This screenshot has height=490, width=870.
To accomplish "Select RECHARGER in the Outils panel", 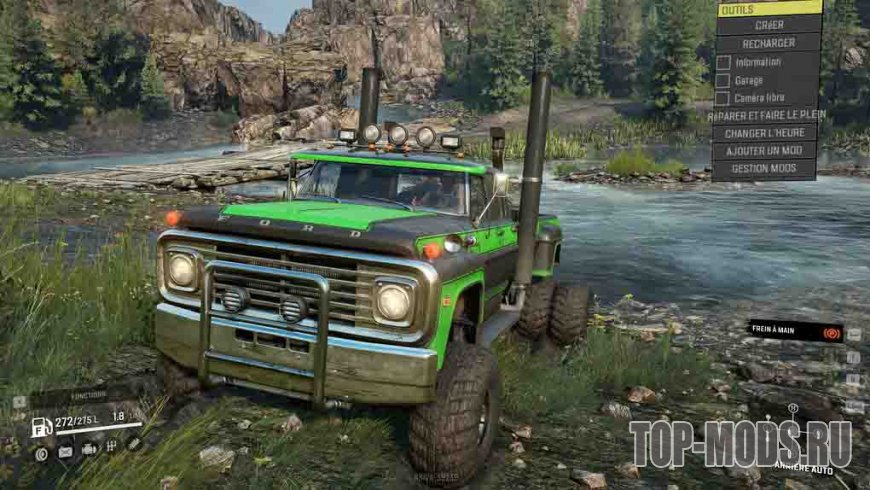I will (769, 43).
